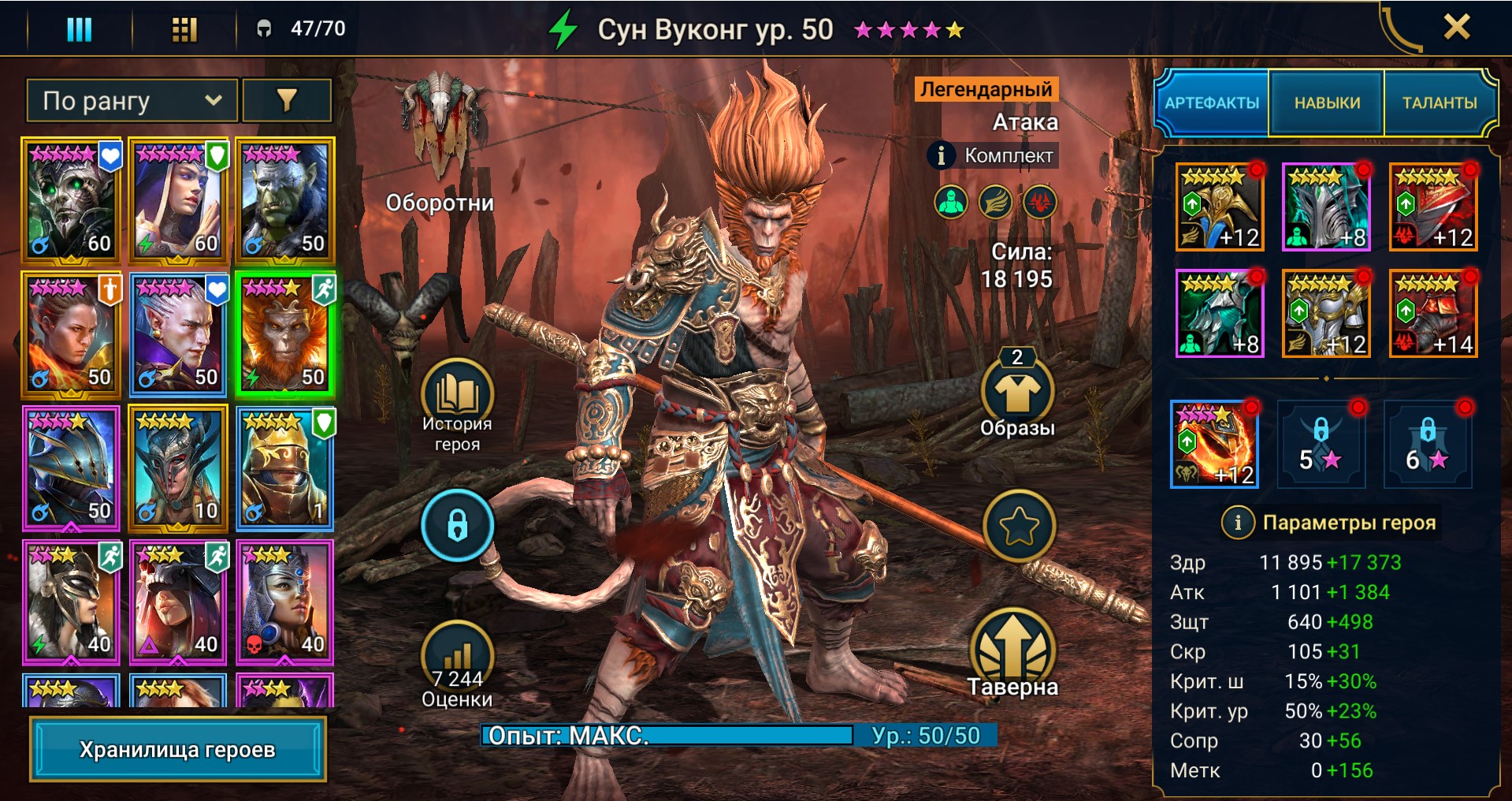Switch to the Навыки tab
This screenshot has height=801, width=1512.
(x=1327, y=102)
